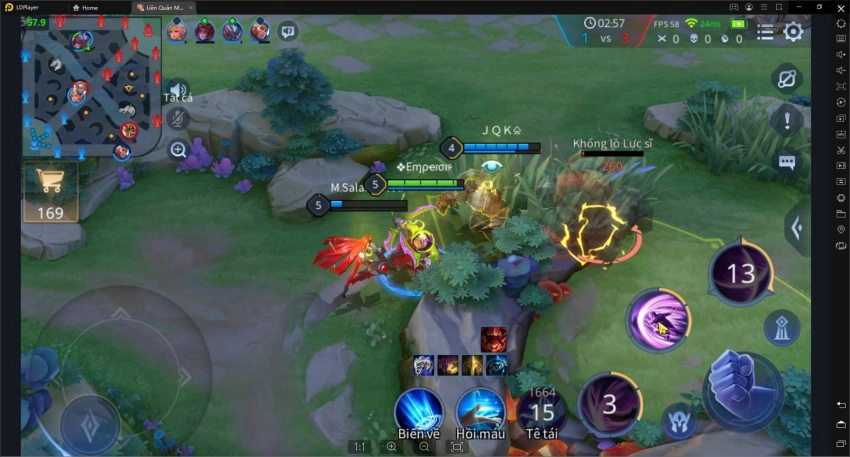Target minions with the helmet attack button
Image resolution: width=850 pixels, height=457 pixels.
pyautogui.click(x=680, y=419)
